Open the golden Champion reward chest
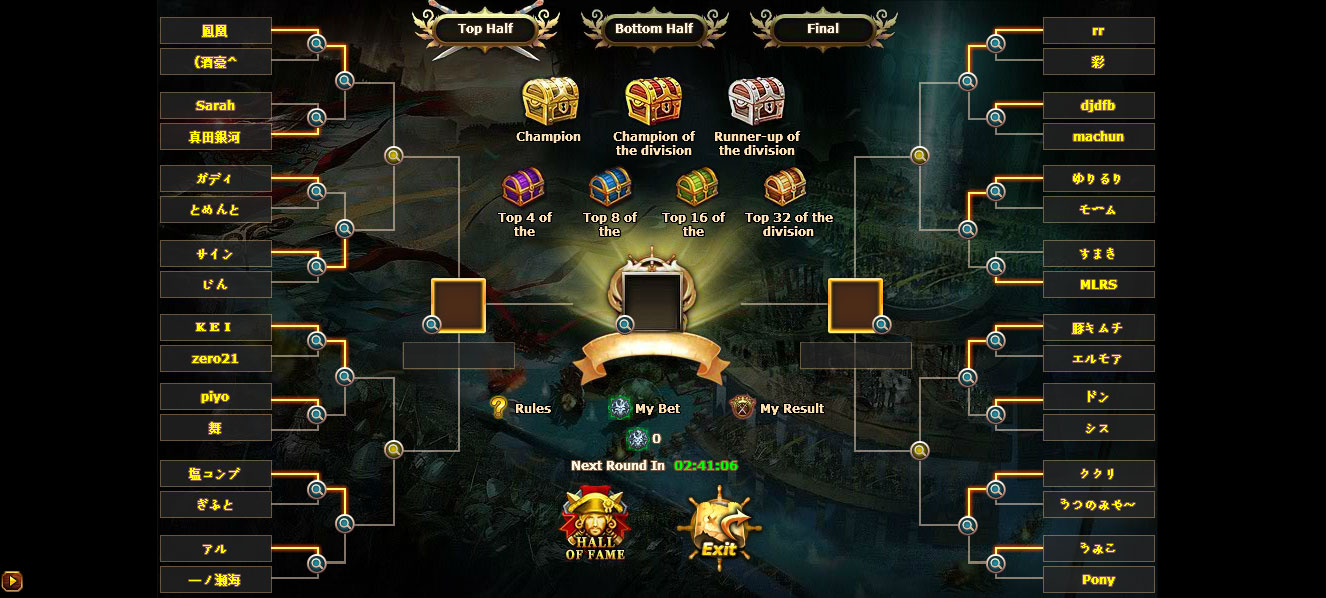 (549, 102)
